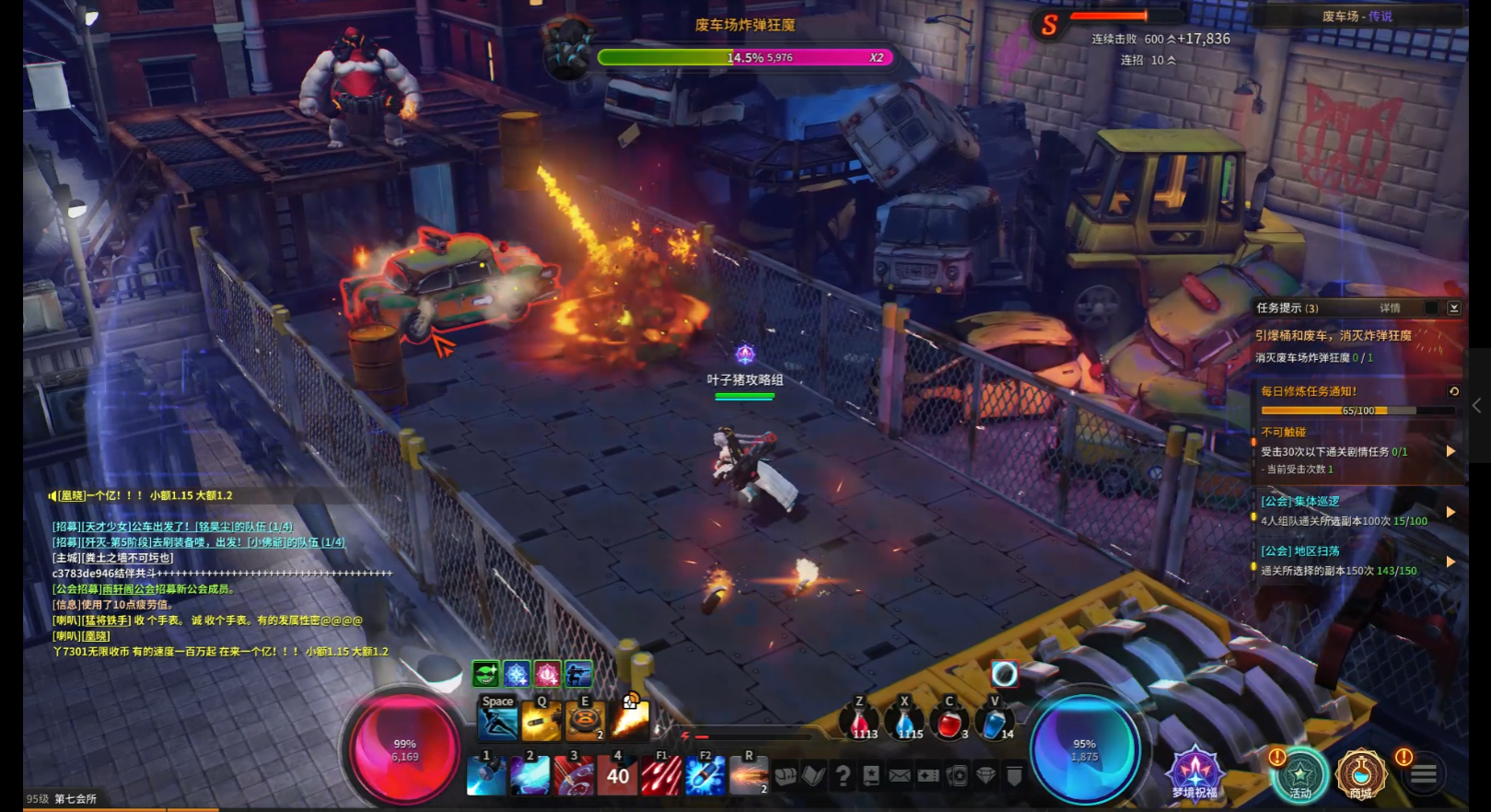Use the V blue mana potion
Viewport: 1491px width, 812px height.
coord(994,724)
